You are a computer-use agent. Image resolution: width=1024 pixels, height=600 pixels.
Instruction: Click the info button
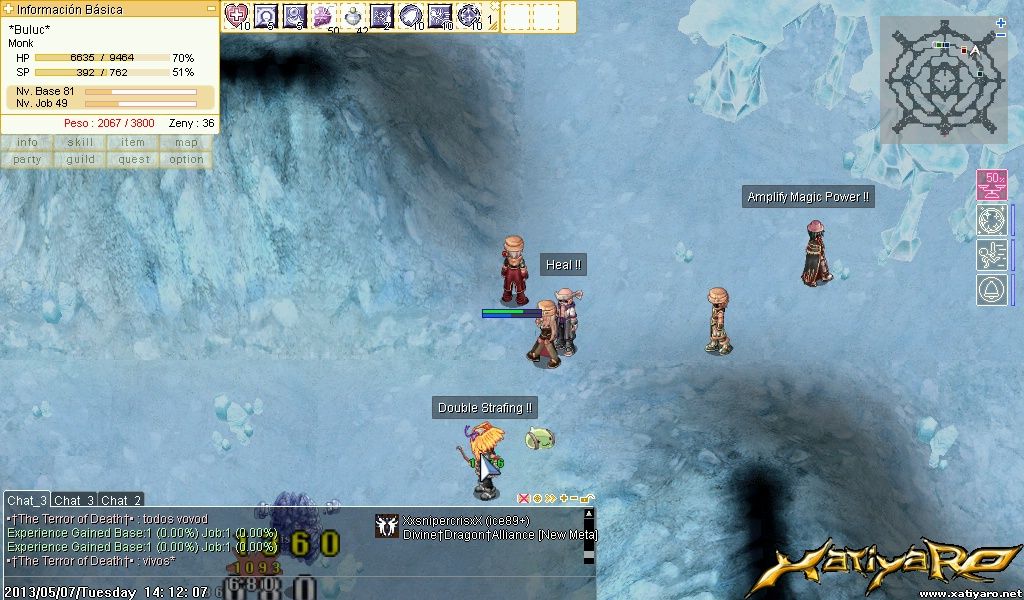pos(27,142)
